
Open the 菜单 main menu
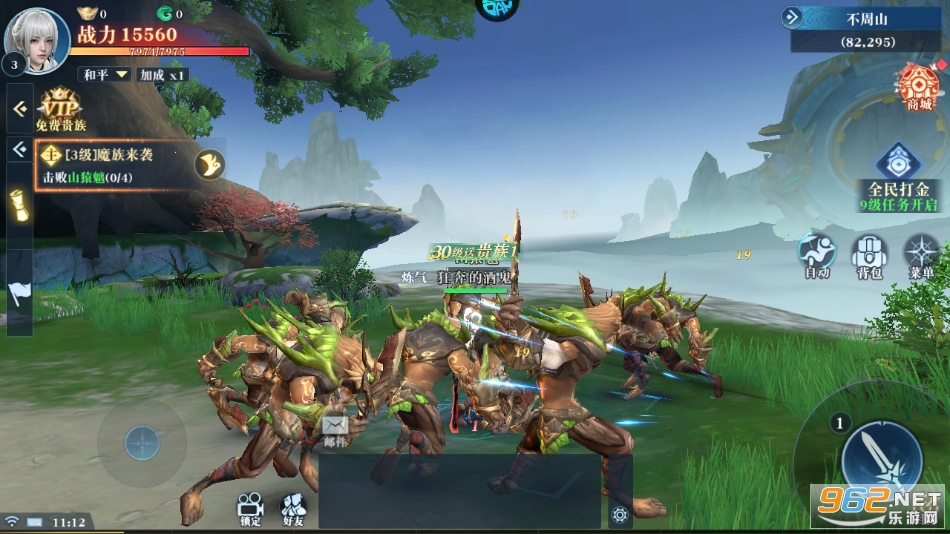click(x=921, y=255)
